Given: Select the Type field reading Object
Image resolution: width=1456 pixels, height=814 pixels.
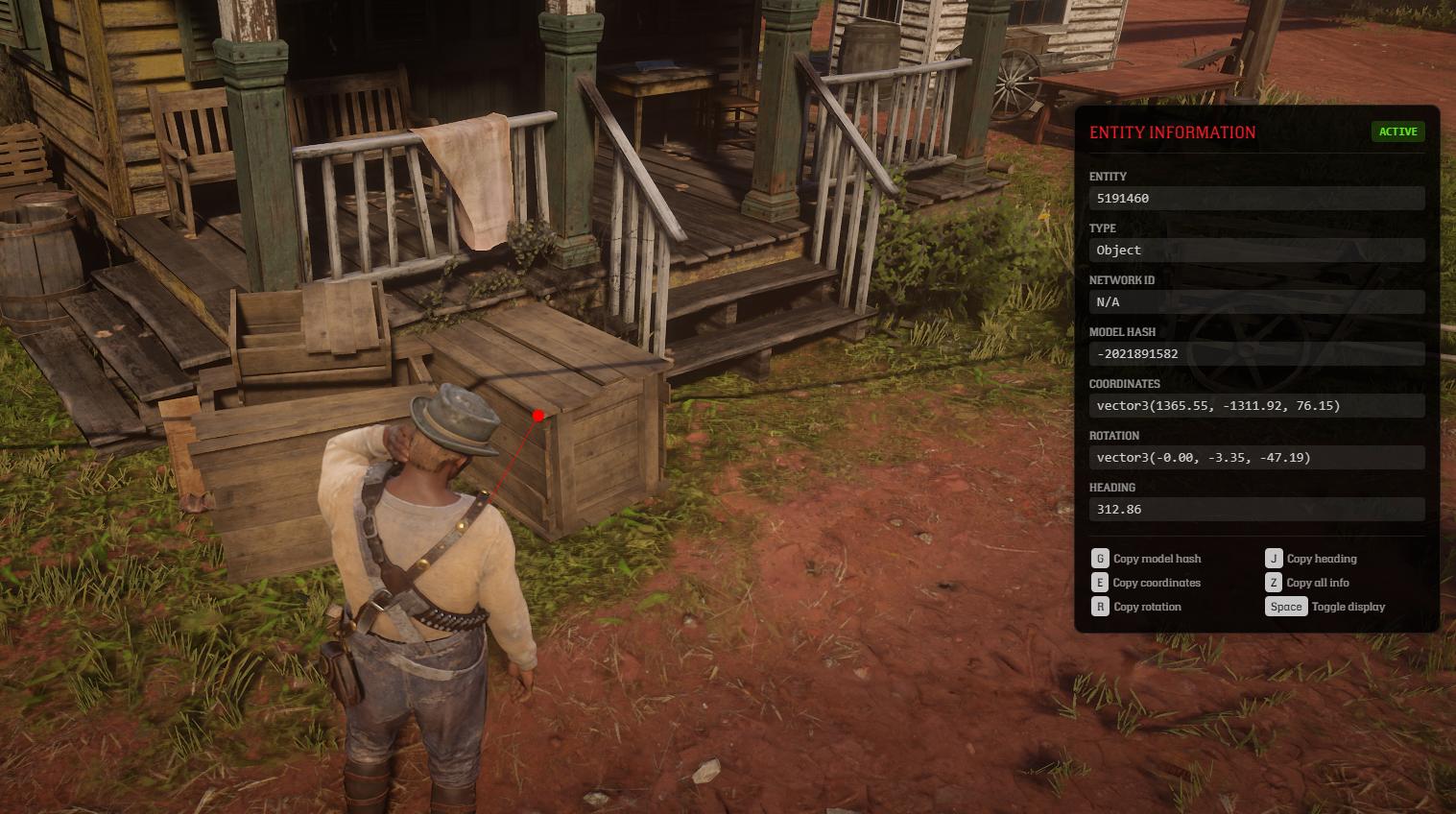Looking at the screenshot, I should [x=1255, y=251].
